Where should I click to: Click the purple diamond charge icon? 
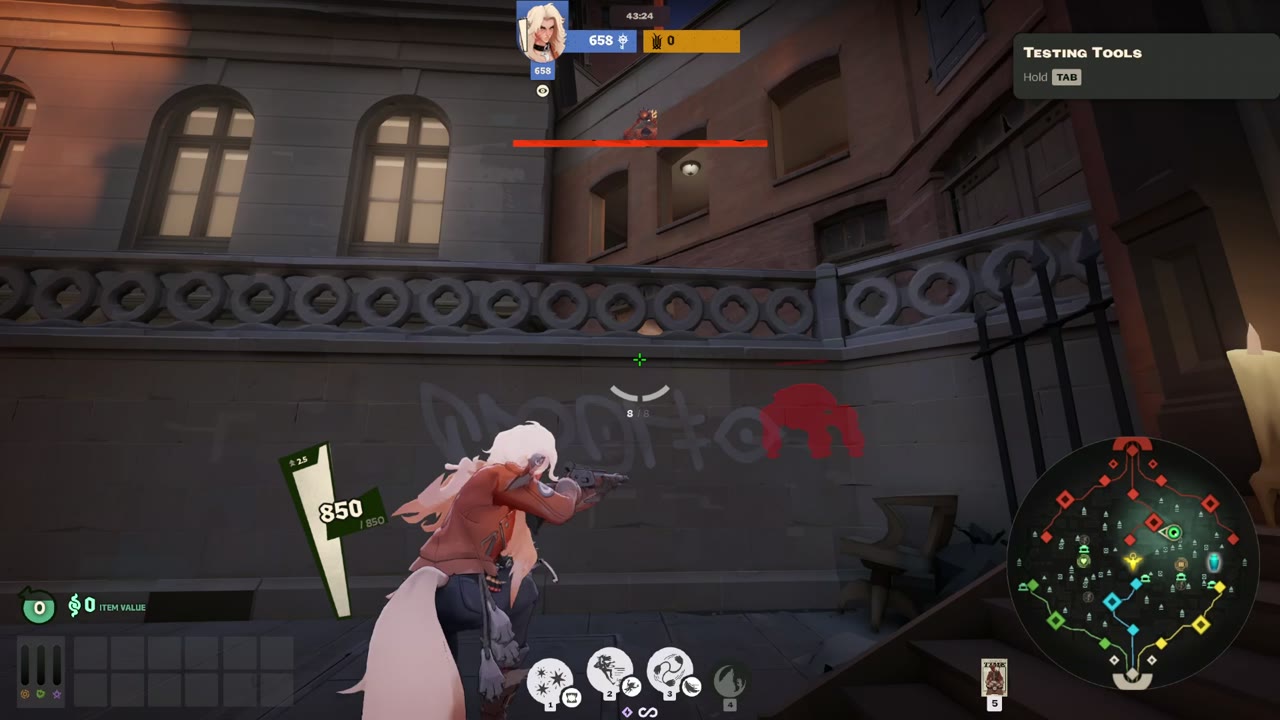627,711
